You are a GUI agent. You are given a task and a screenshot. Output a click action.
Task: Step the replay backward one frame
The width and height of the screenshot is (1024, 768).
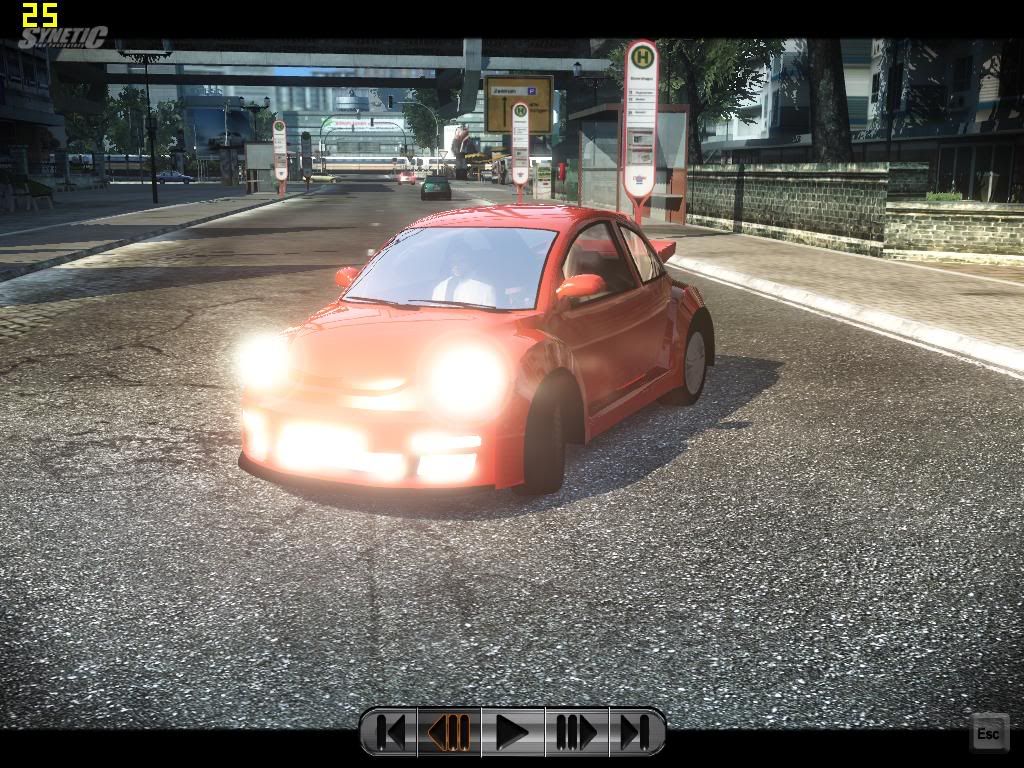tap(450, 732)
